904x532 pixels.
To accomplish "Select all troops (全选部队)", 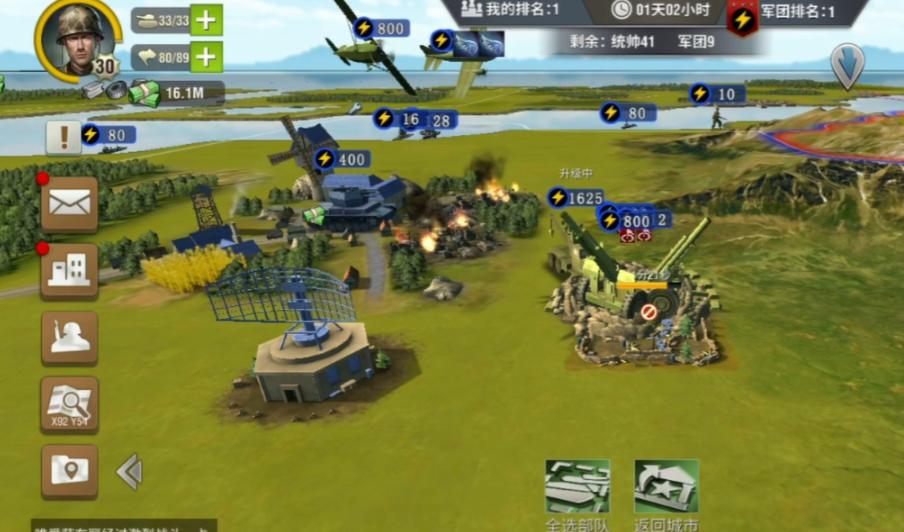I will [577, 488].
